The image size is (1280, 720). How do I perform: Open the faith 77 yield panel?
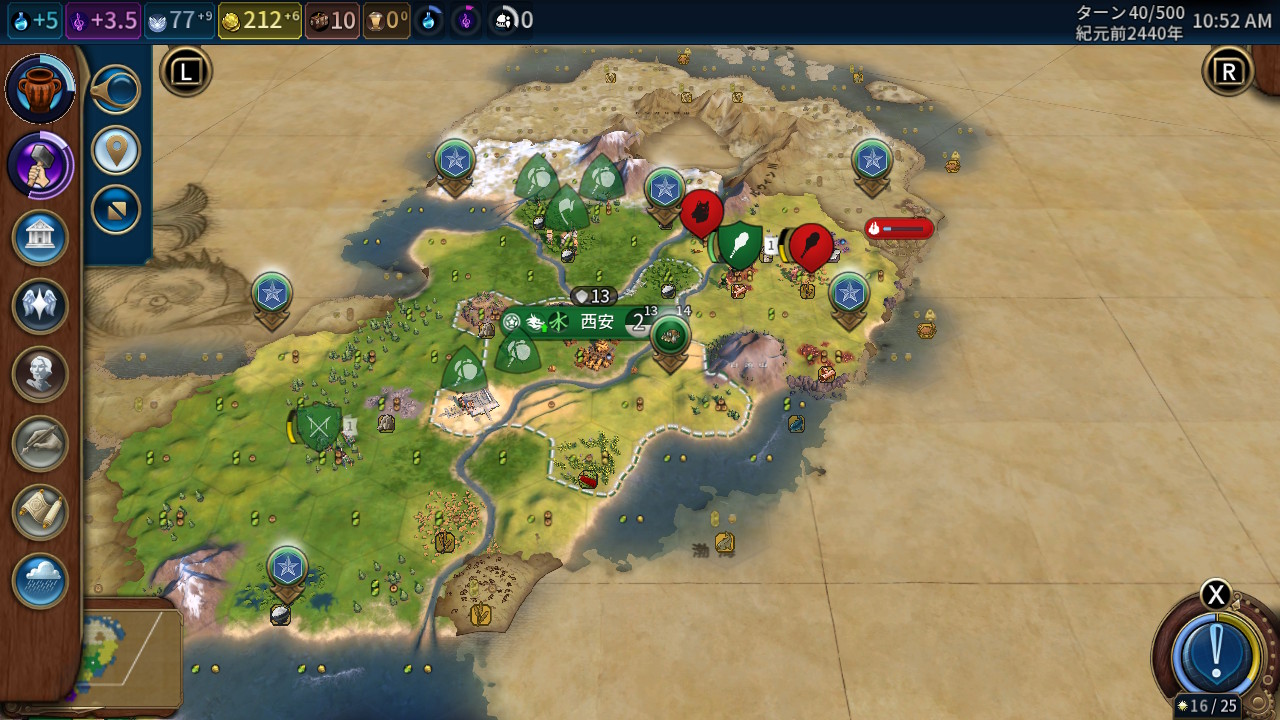pyautogui.click(x=180, y=21)
